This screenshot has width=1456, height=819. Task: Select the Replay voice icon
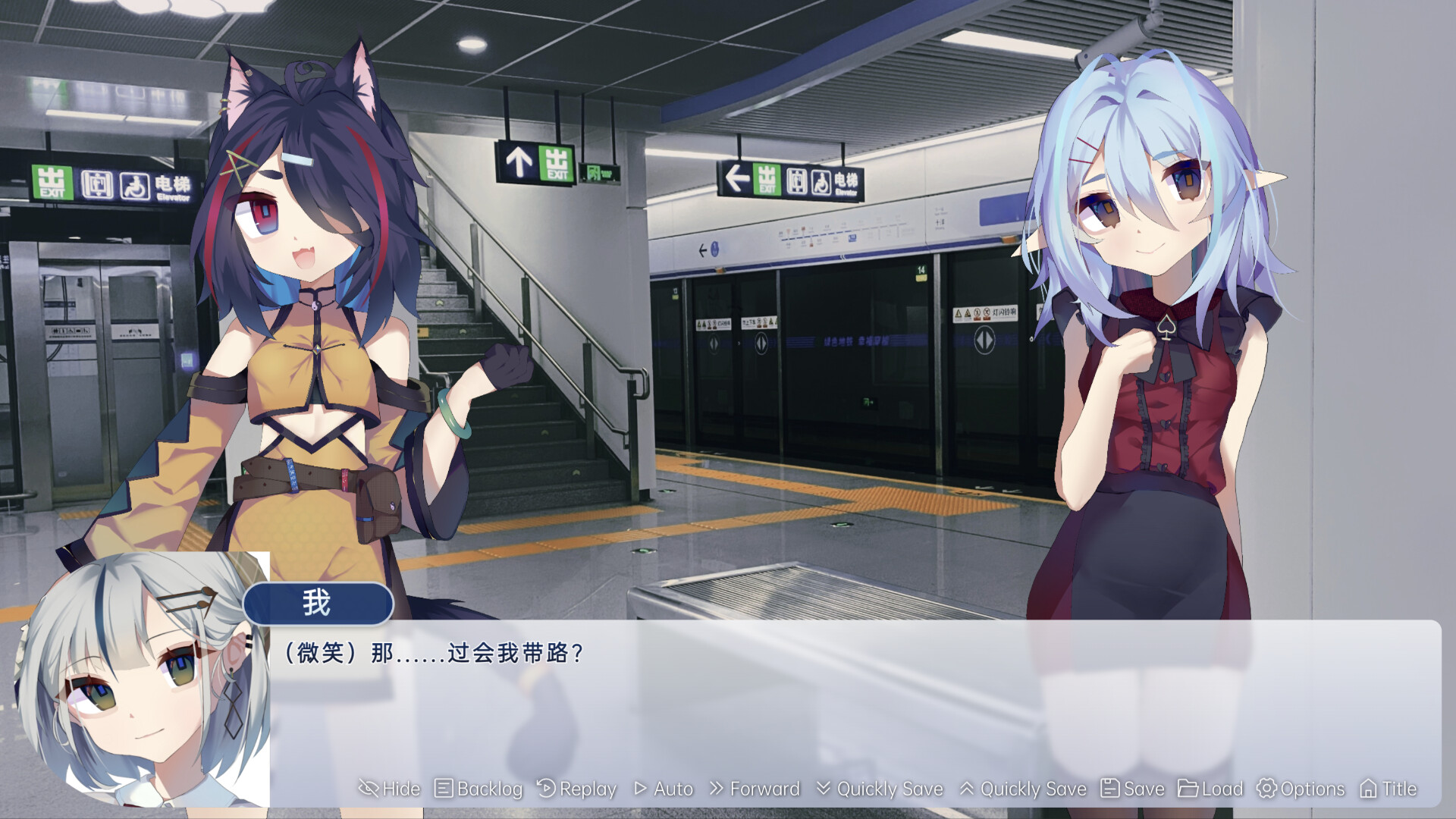(546, 789)
